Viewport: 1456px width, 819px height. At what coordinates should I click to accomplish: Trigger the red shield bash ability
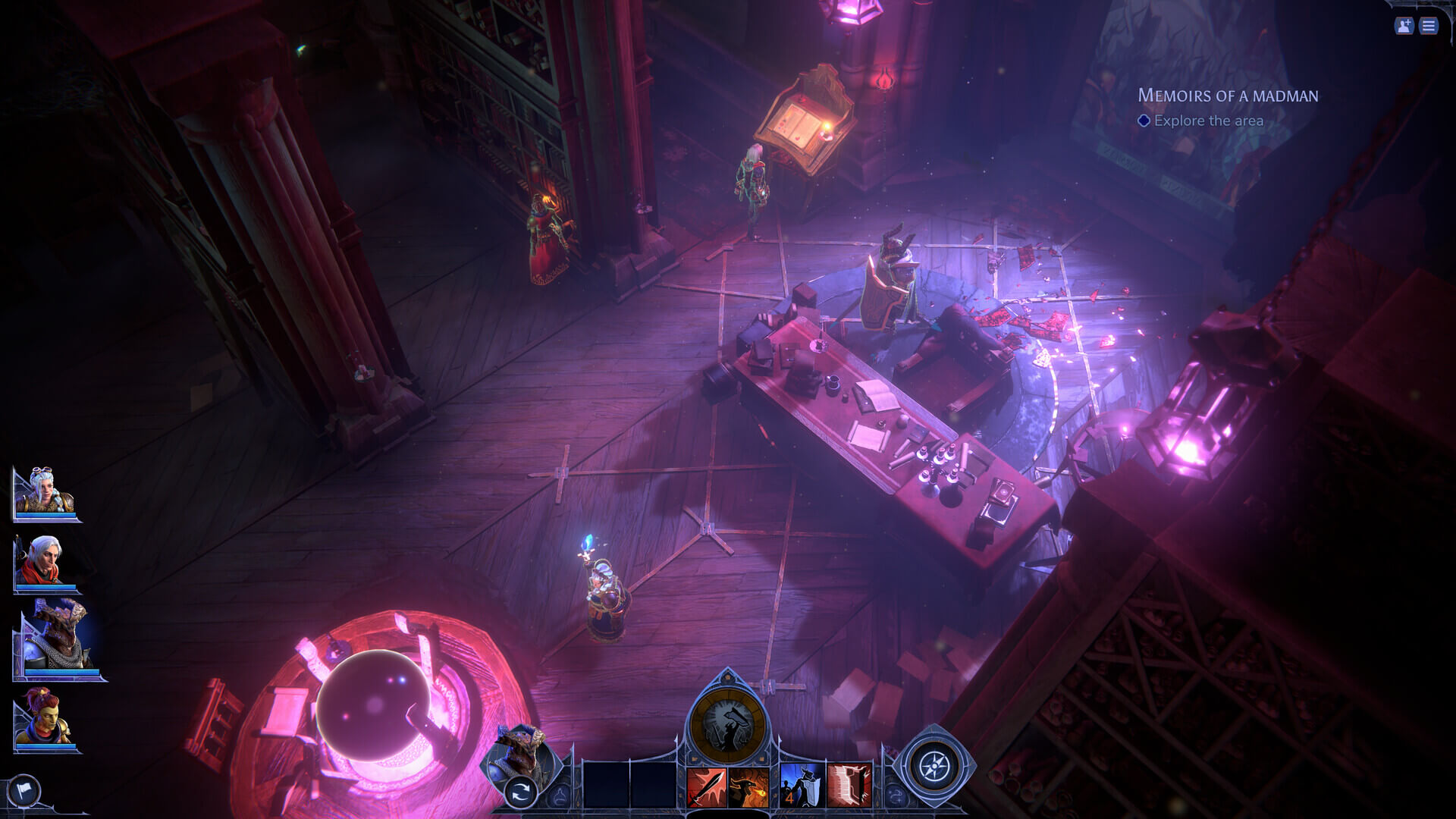pos(849,786)
